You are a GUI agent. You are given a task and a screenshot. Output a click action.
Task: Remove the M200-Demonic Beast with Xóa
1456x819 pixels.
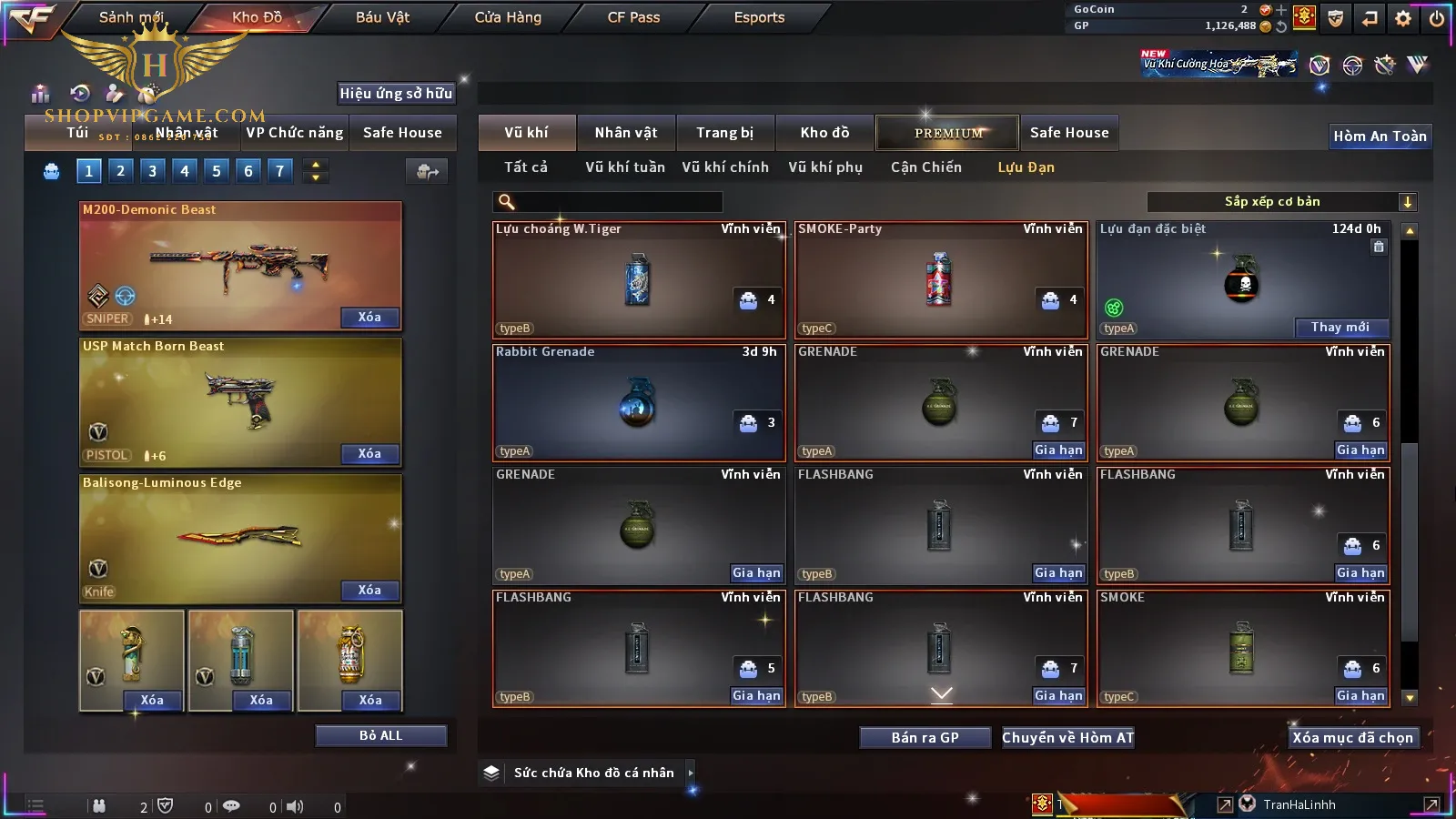[x=369, y=318]
